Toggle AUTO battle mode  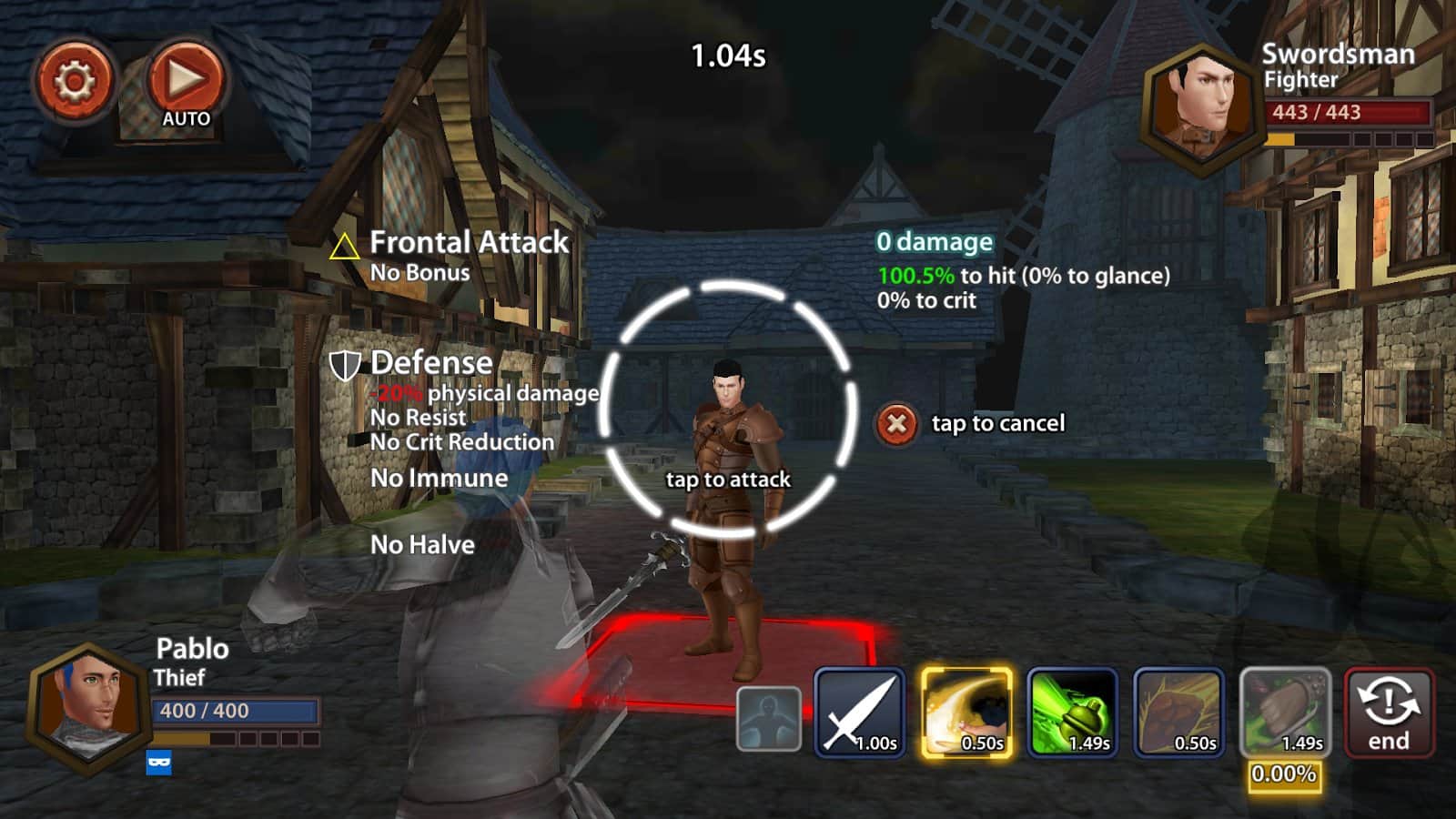point(185,85)
